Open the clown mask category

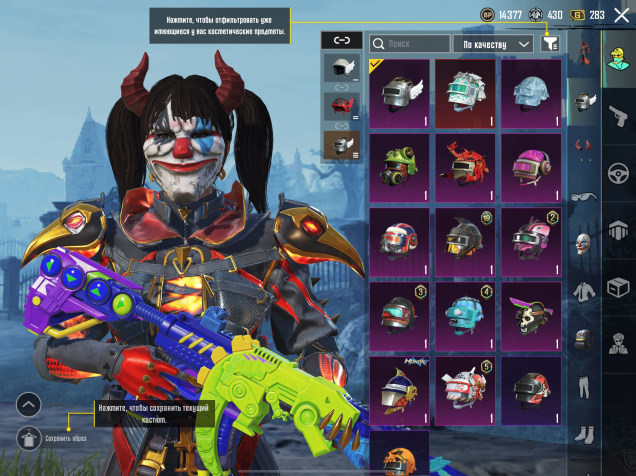[583, 244]
